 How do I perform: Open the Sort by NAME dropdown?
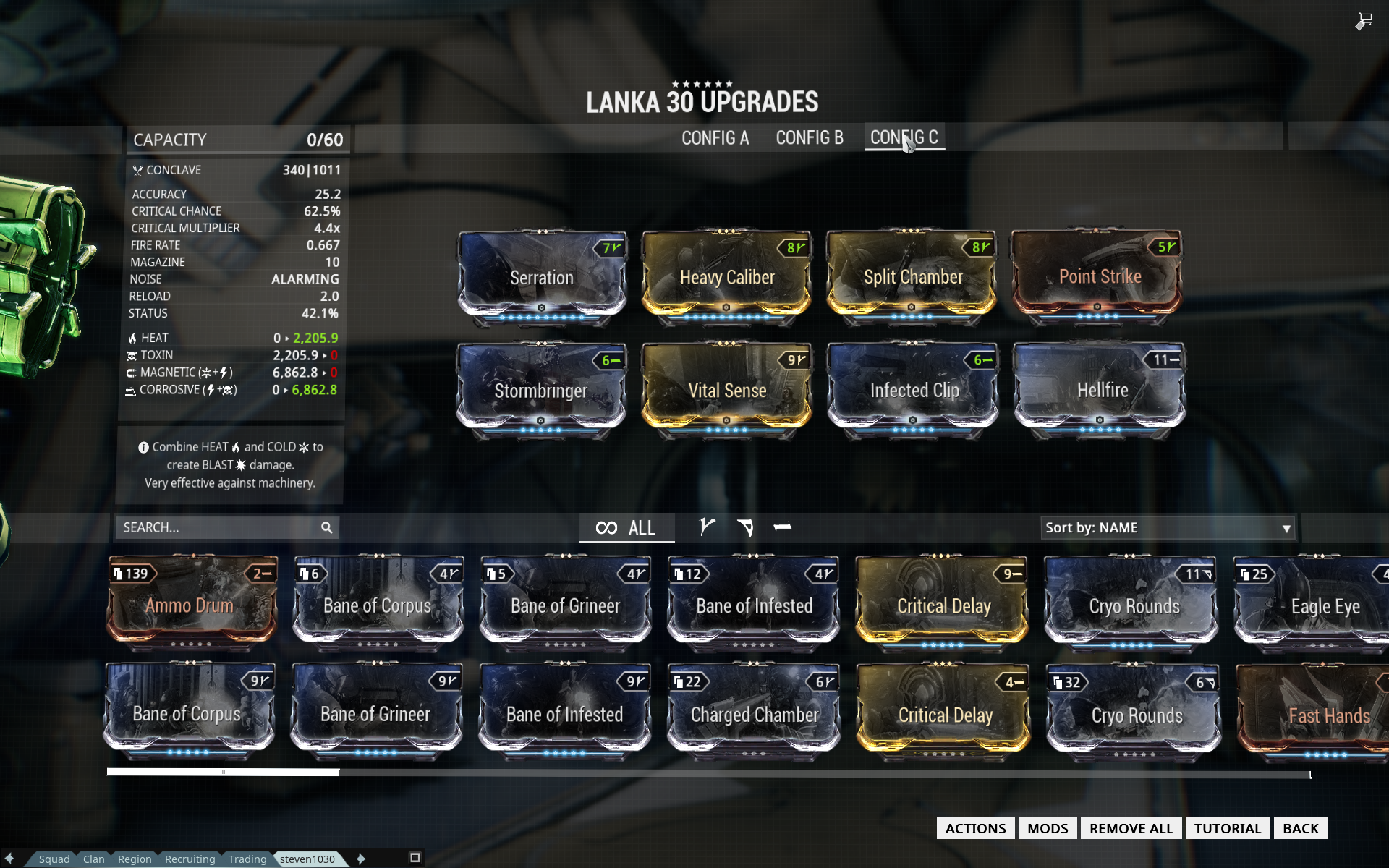pyautogui.click(x=1167, y=528)
